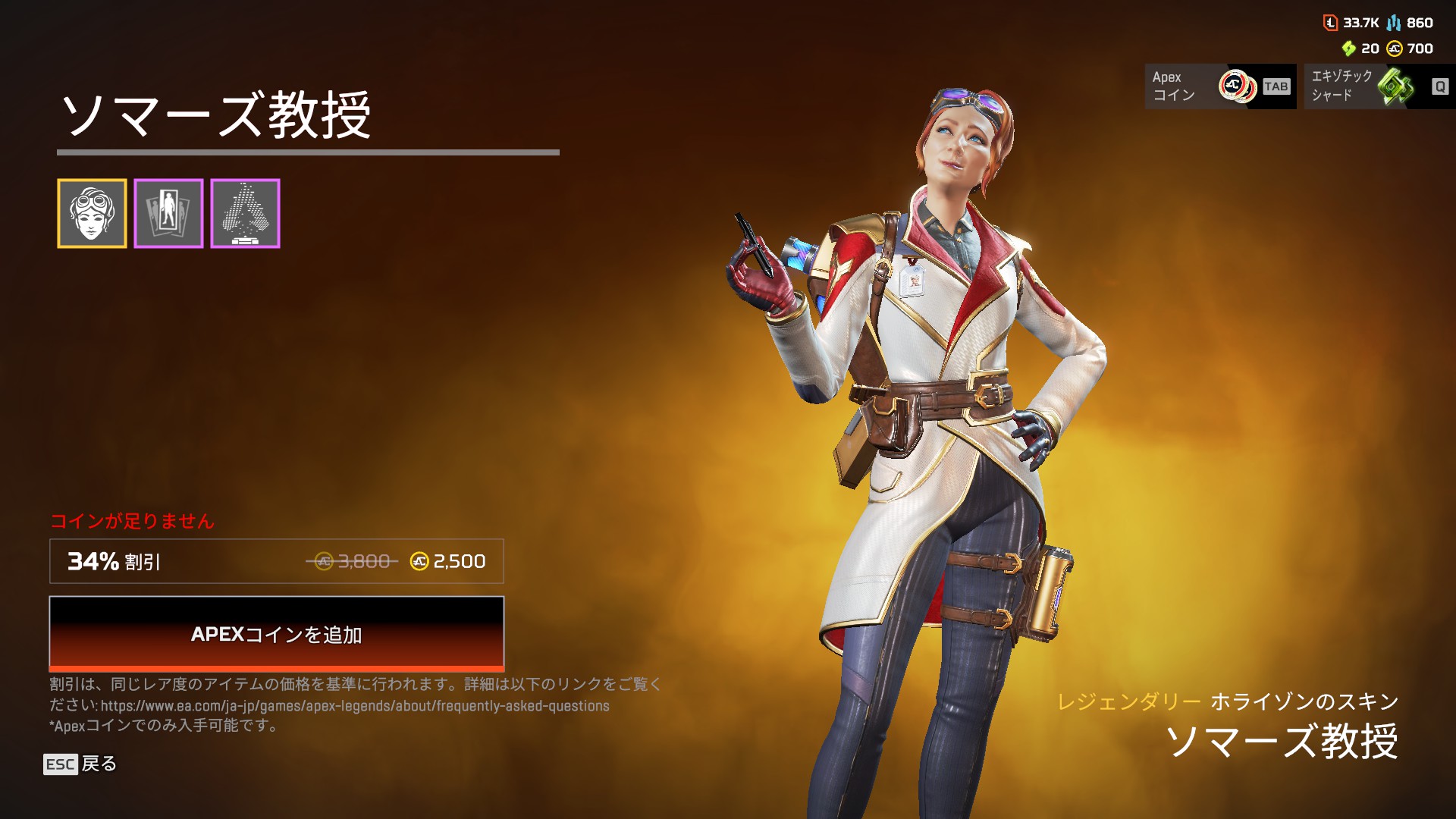
Task: Click the 34% 割引 price row
Action: click(x=276, y=561)
